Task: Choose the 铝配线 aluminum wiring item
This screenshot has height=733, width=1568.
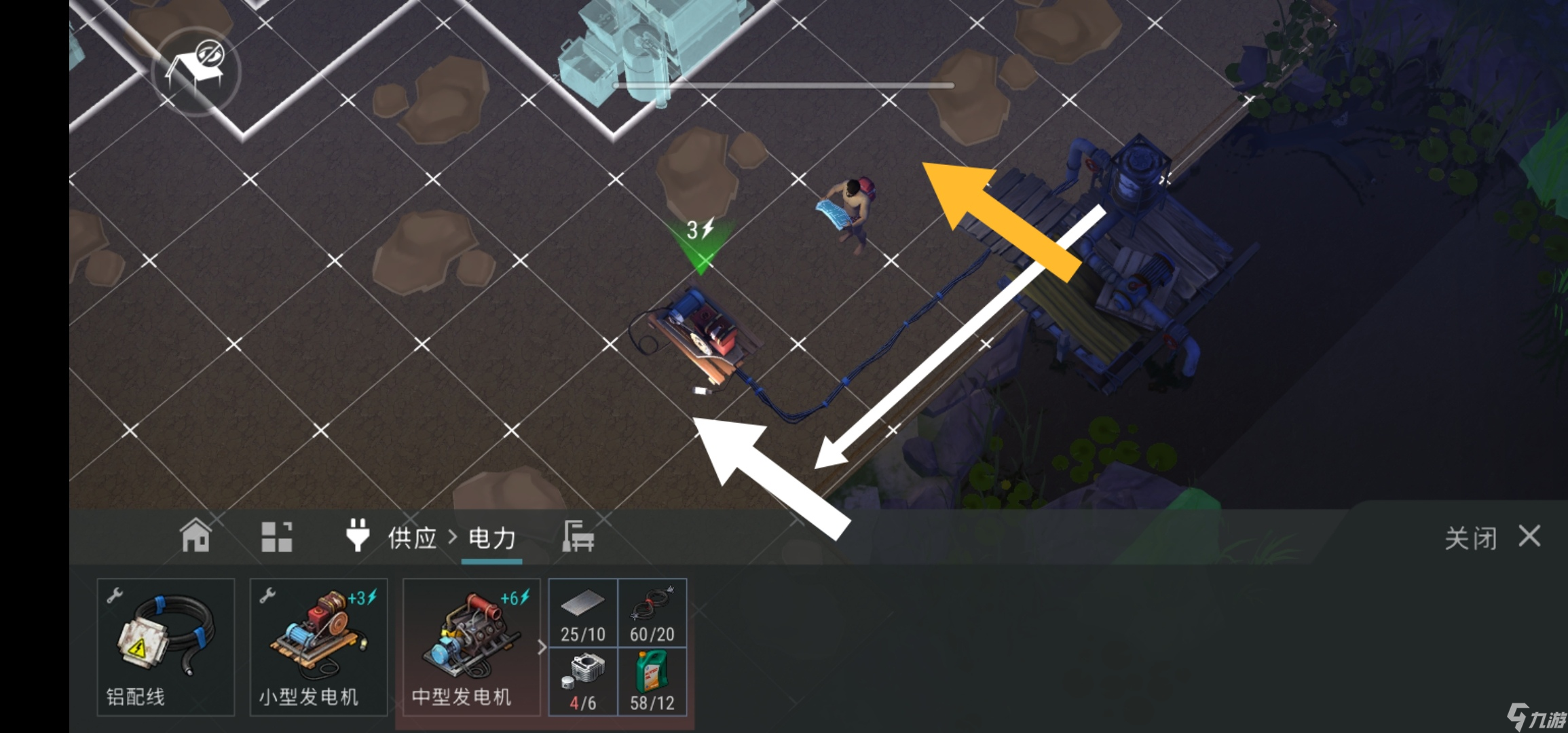Action: (166, 647)
